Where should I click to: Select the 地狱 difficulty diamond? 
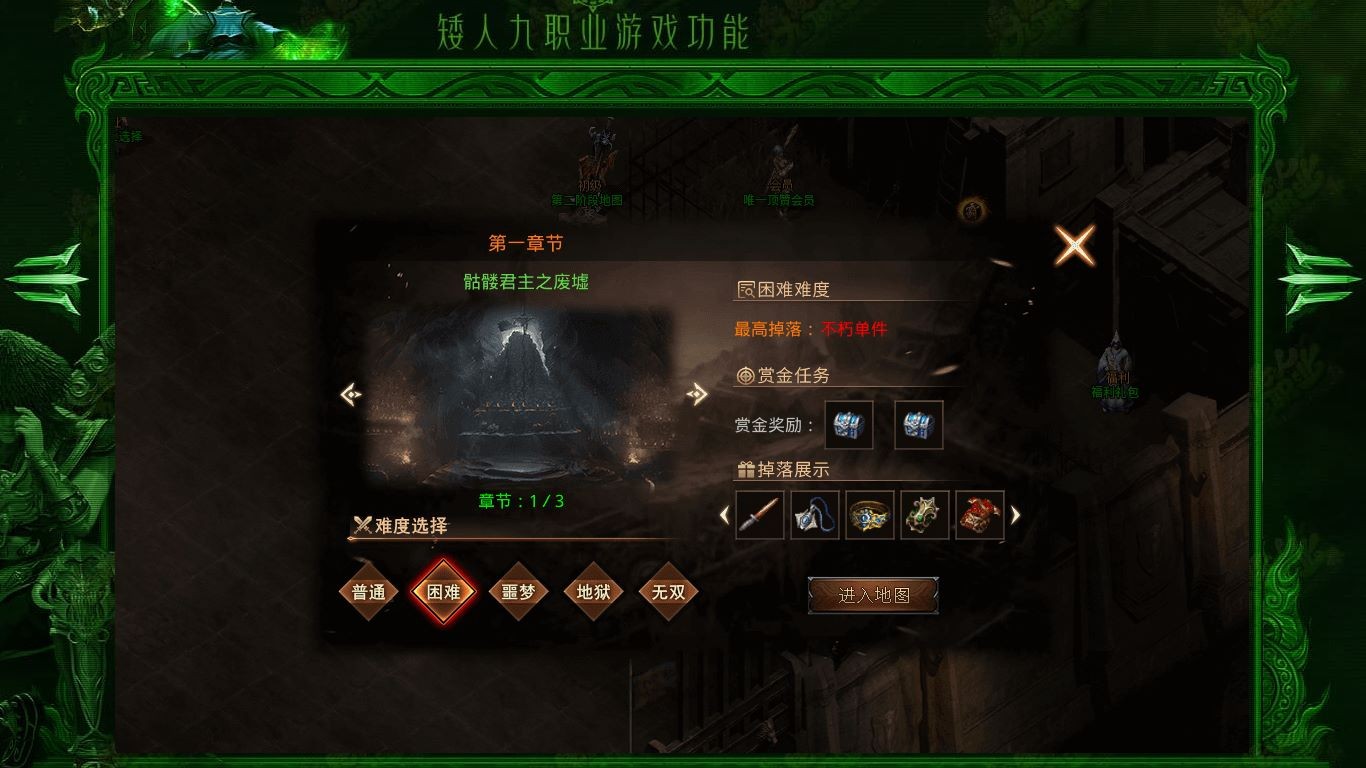[593, 592]
